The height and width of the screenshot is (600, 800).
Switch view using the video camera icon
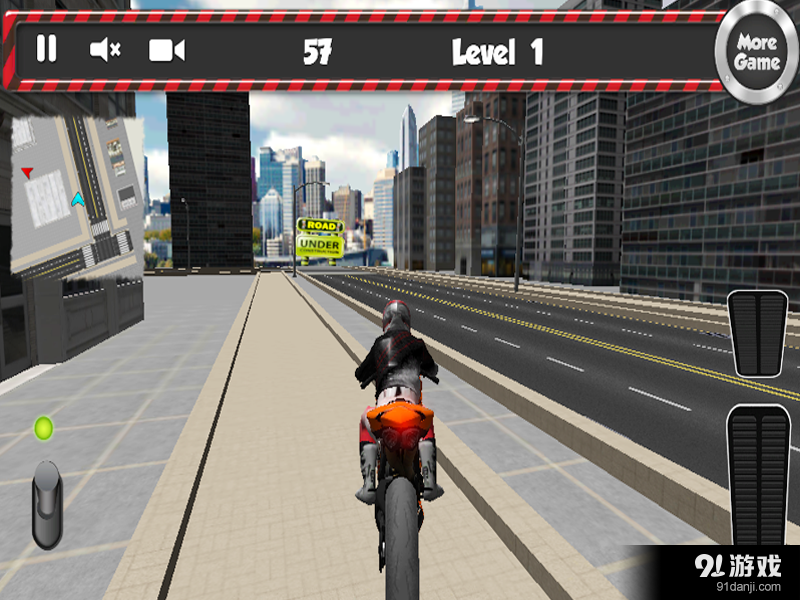tap(166, 50)
